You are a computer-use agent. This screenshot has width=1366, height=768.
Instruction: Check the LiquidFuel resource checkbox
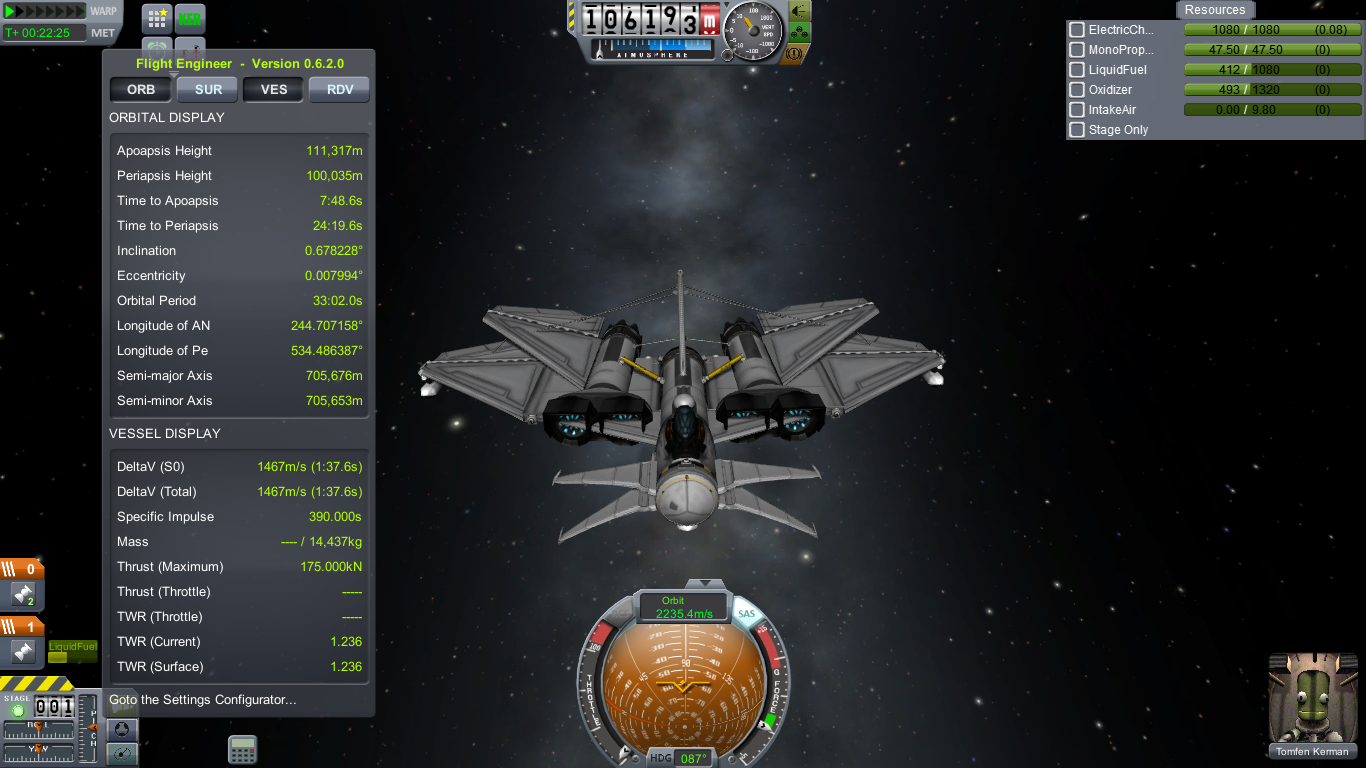coord(1077,69)
